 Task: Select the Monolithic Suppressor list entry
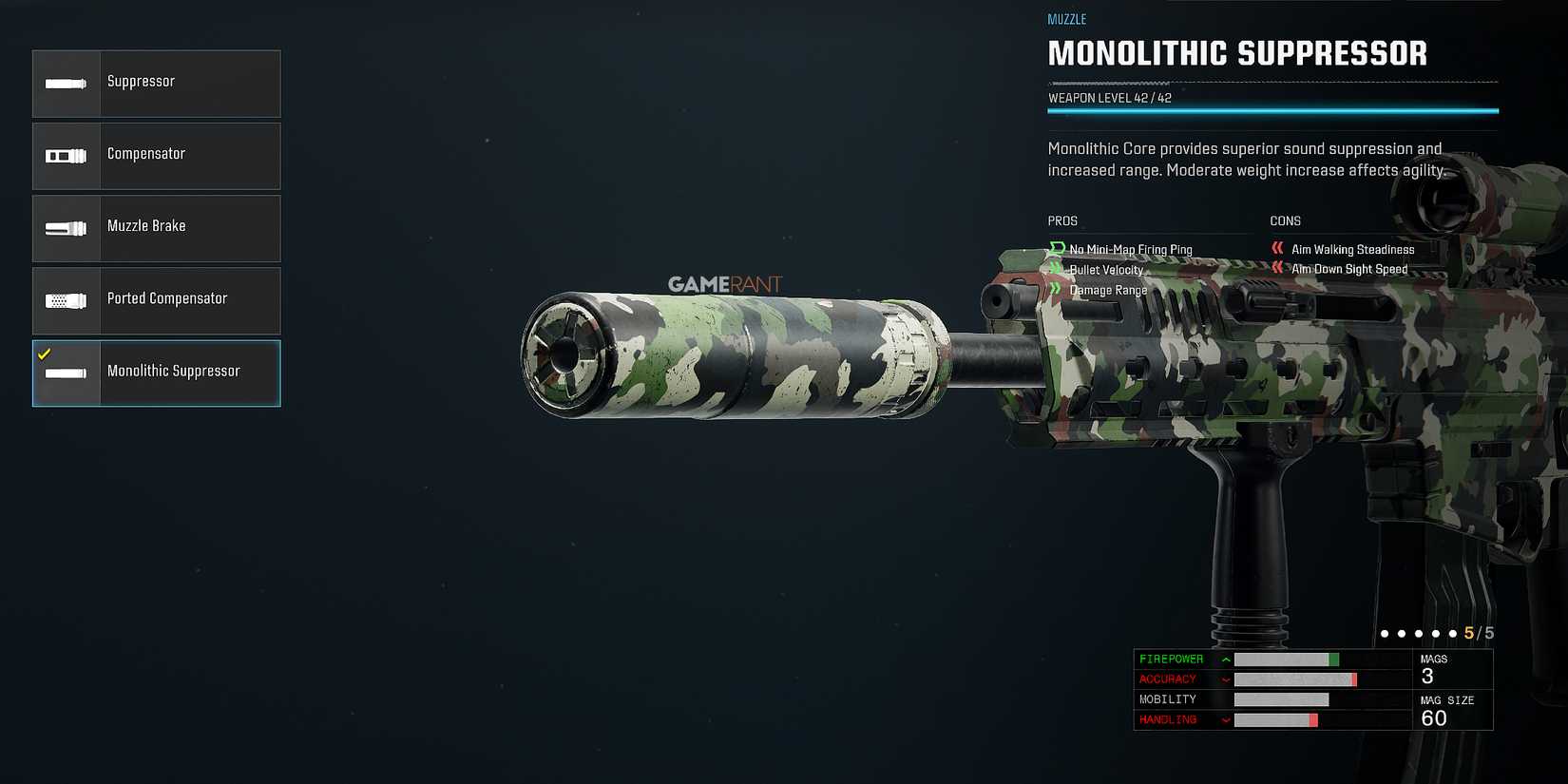point(174,372)
